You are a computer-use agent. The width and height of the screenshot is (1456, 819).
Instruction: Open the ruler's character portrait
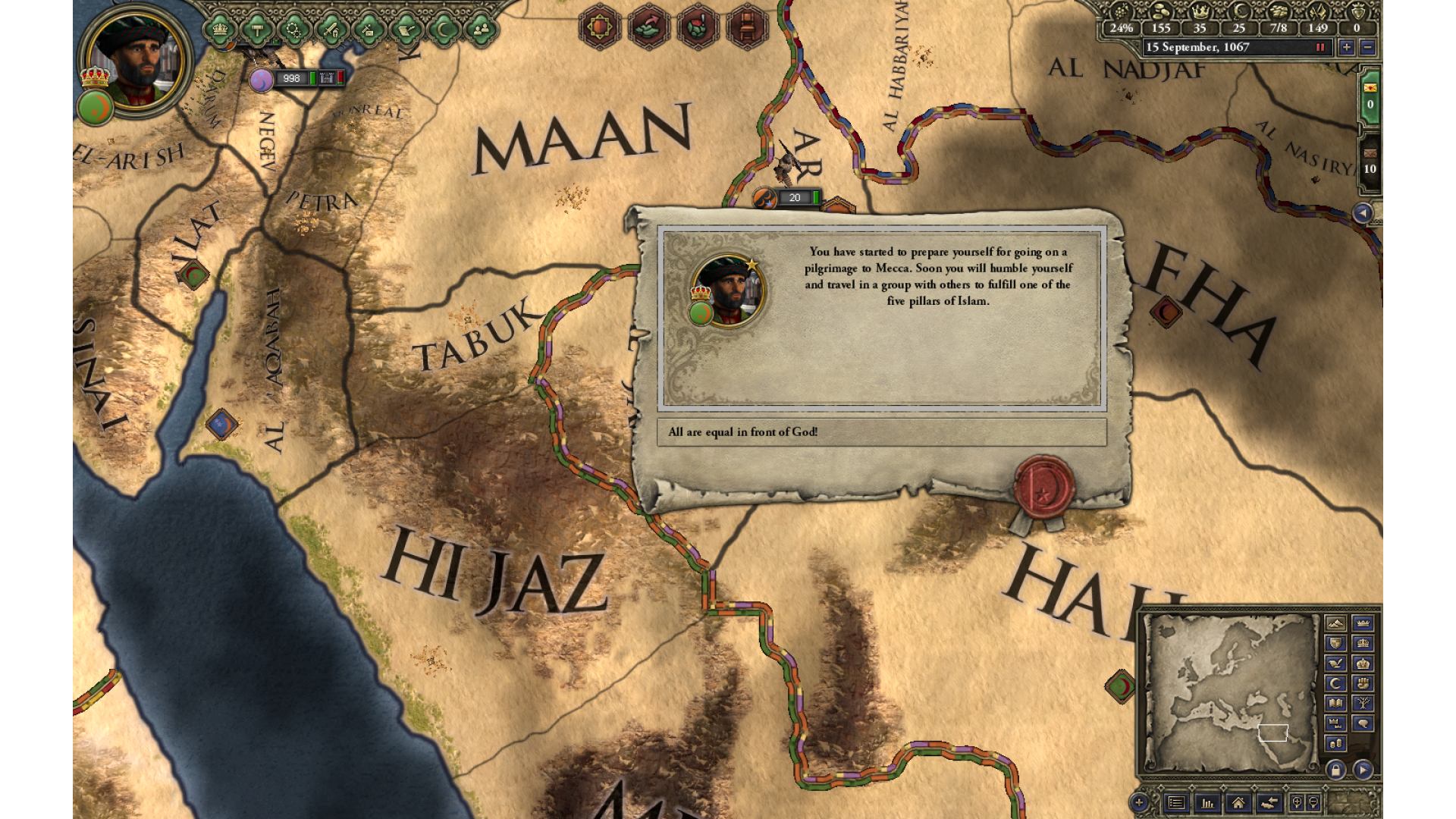click(136, 61)
